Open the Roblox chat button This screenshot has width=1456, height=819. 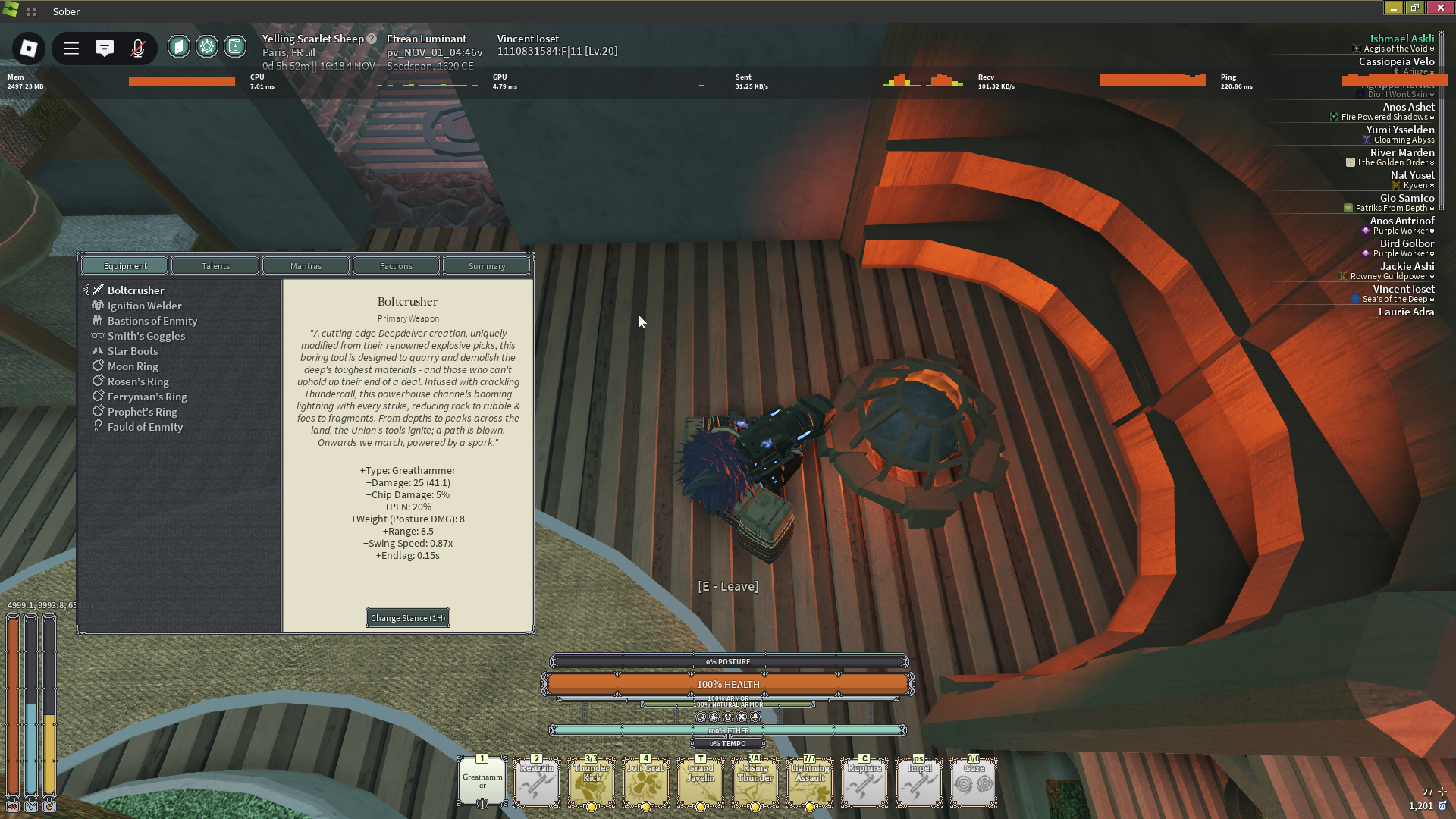click(105, 49)
